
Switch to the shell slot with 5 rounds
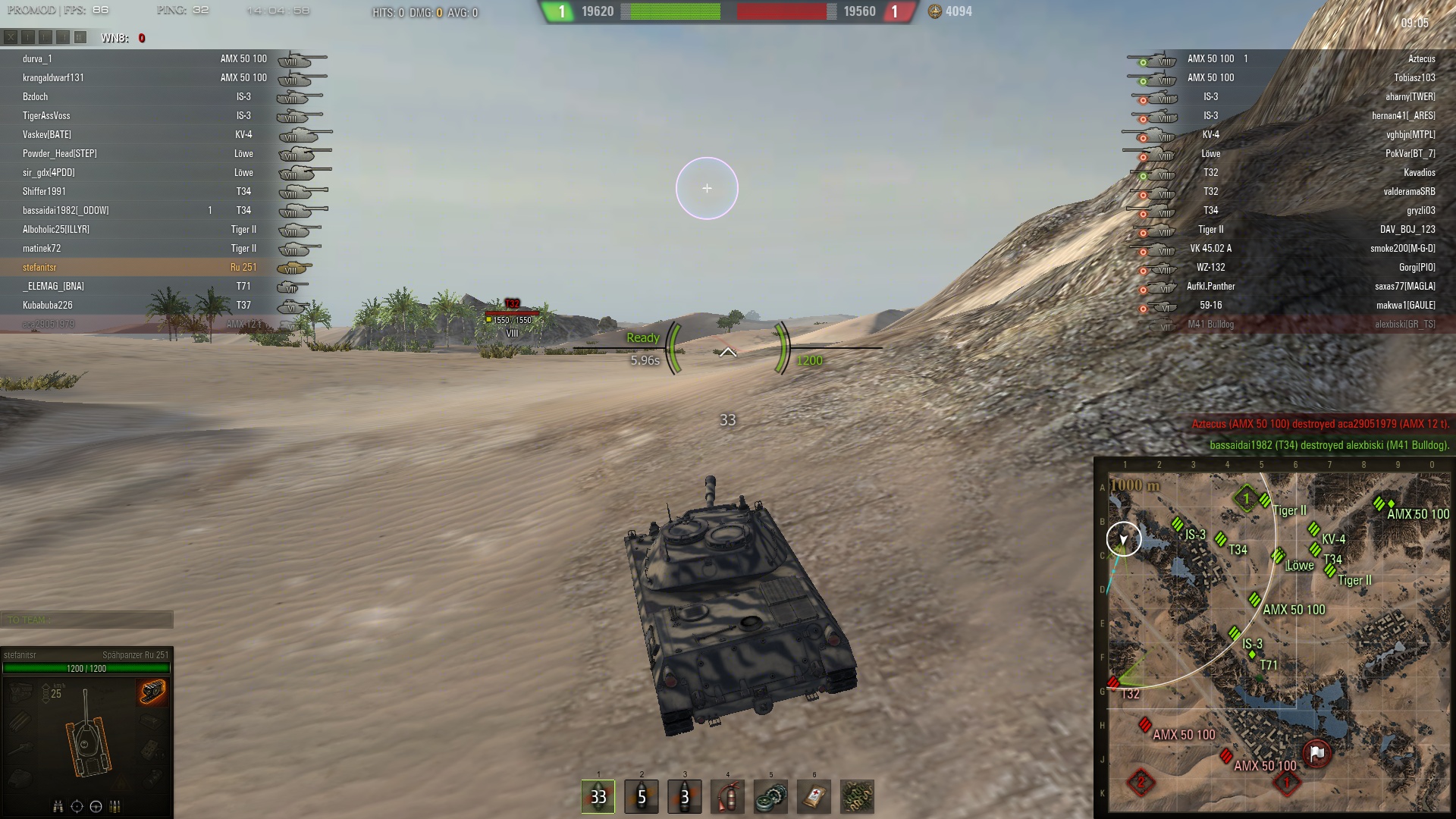pyautogui.click(x=642, y=796)
